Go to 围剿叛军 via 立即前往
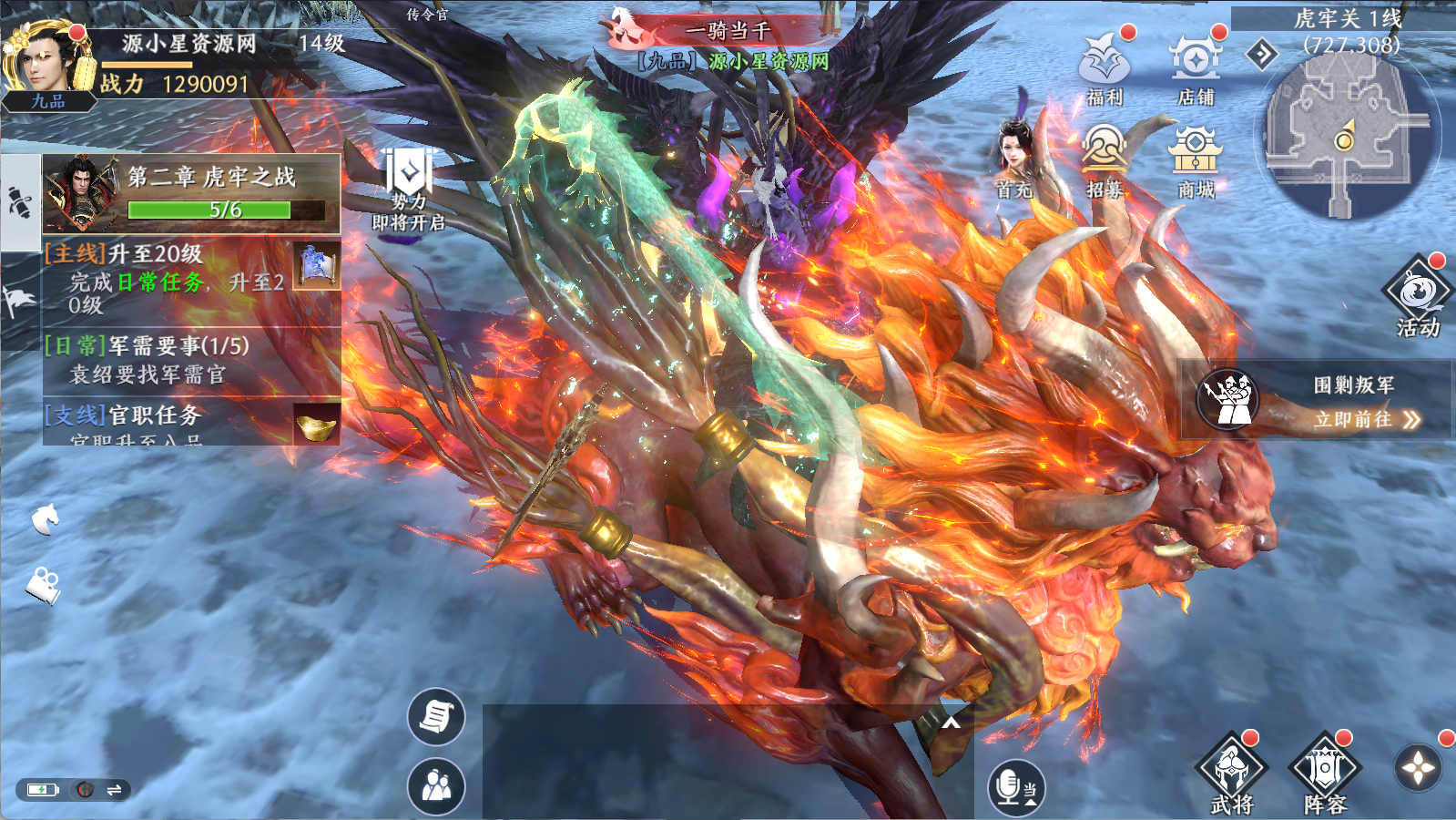Viewport: 1456px width, 820px height. (x=1366, y=419)
